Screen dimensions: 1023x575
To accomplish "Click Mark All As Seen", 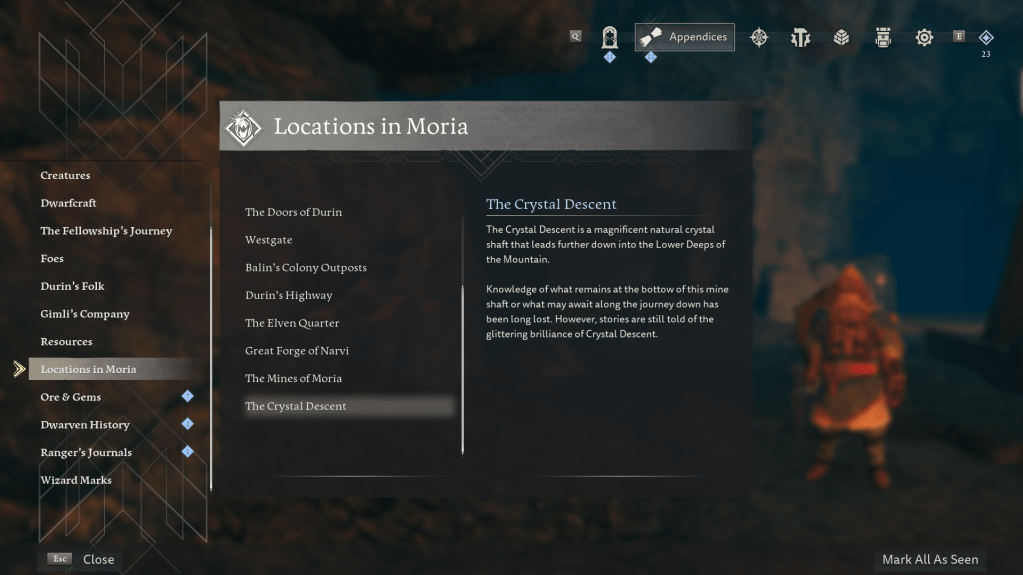I will pos(930,560).
